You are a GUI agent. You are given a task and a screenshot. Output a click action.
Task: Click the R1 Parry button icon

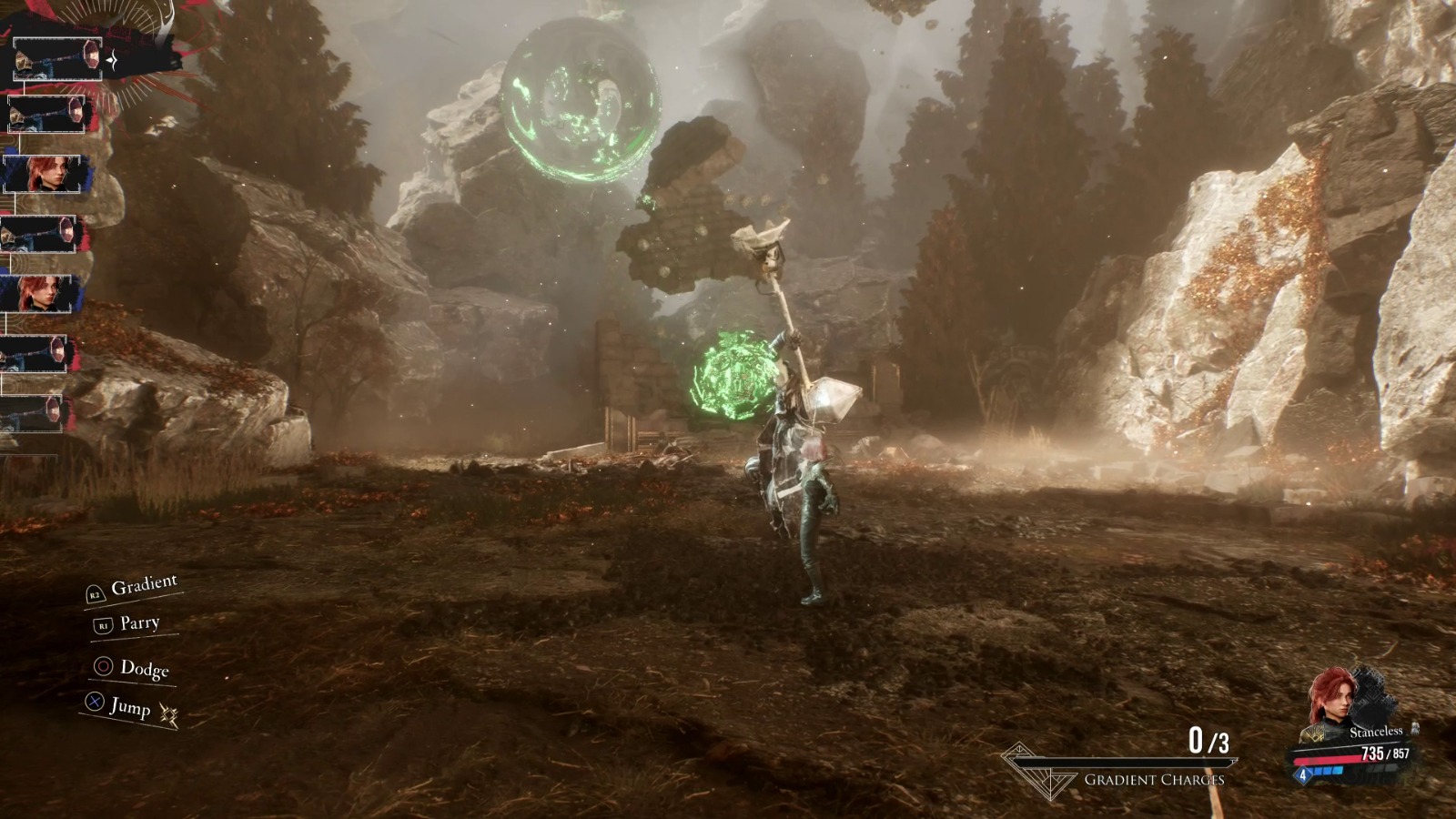click(x=104, y=625)
